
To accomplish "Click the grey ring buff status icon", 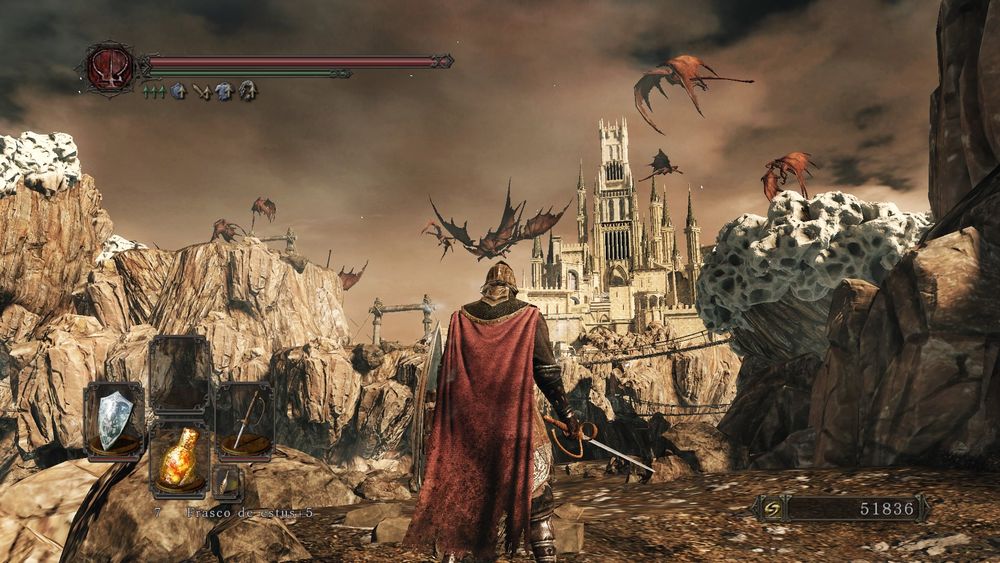I will [x=247, y=91].
